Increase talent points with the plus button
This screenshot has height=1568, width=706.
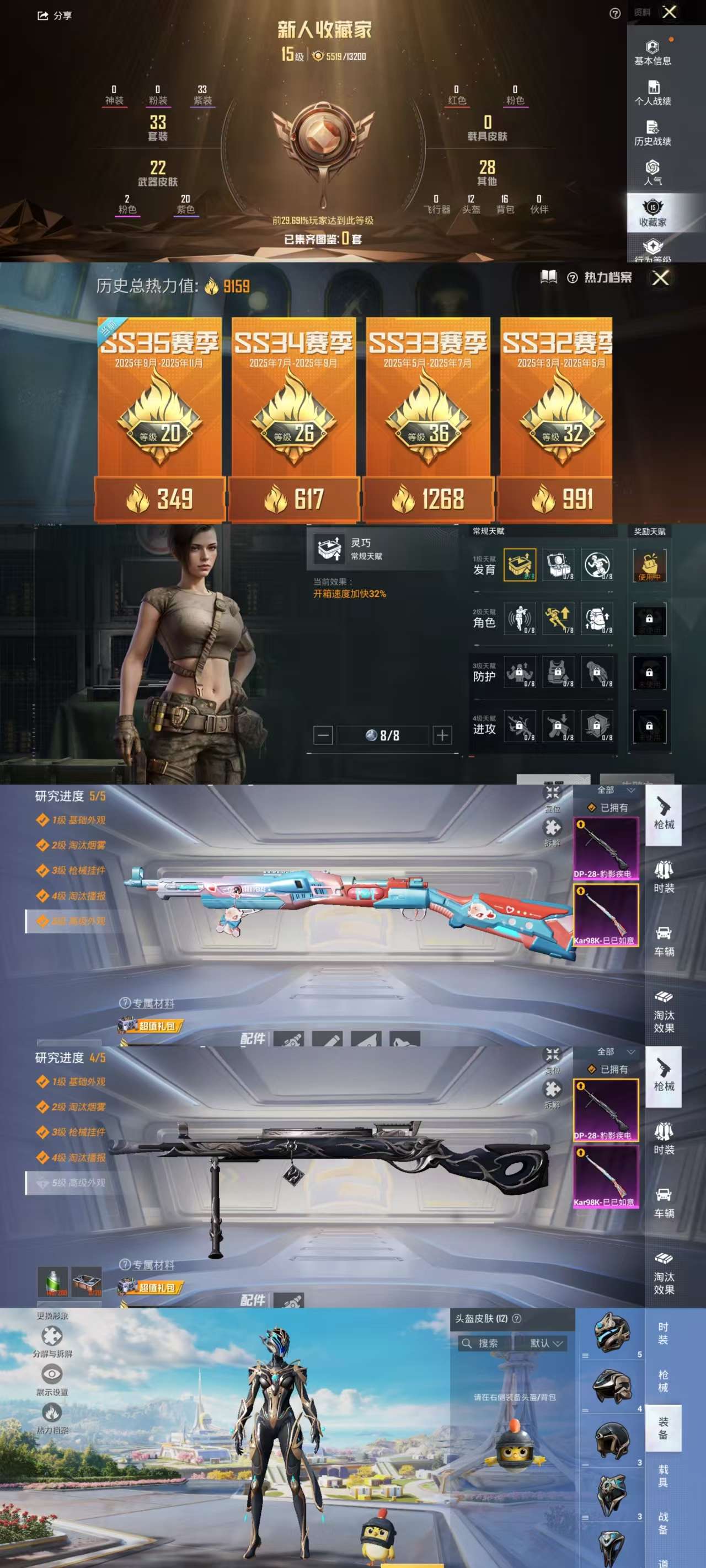tap(442, 735)
